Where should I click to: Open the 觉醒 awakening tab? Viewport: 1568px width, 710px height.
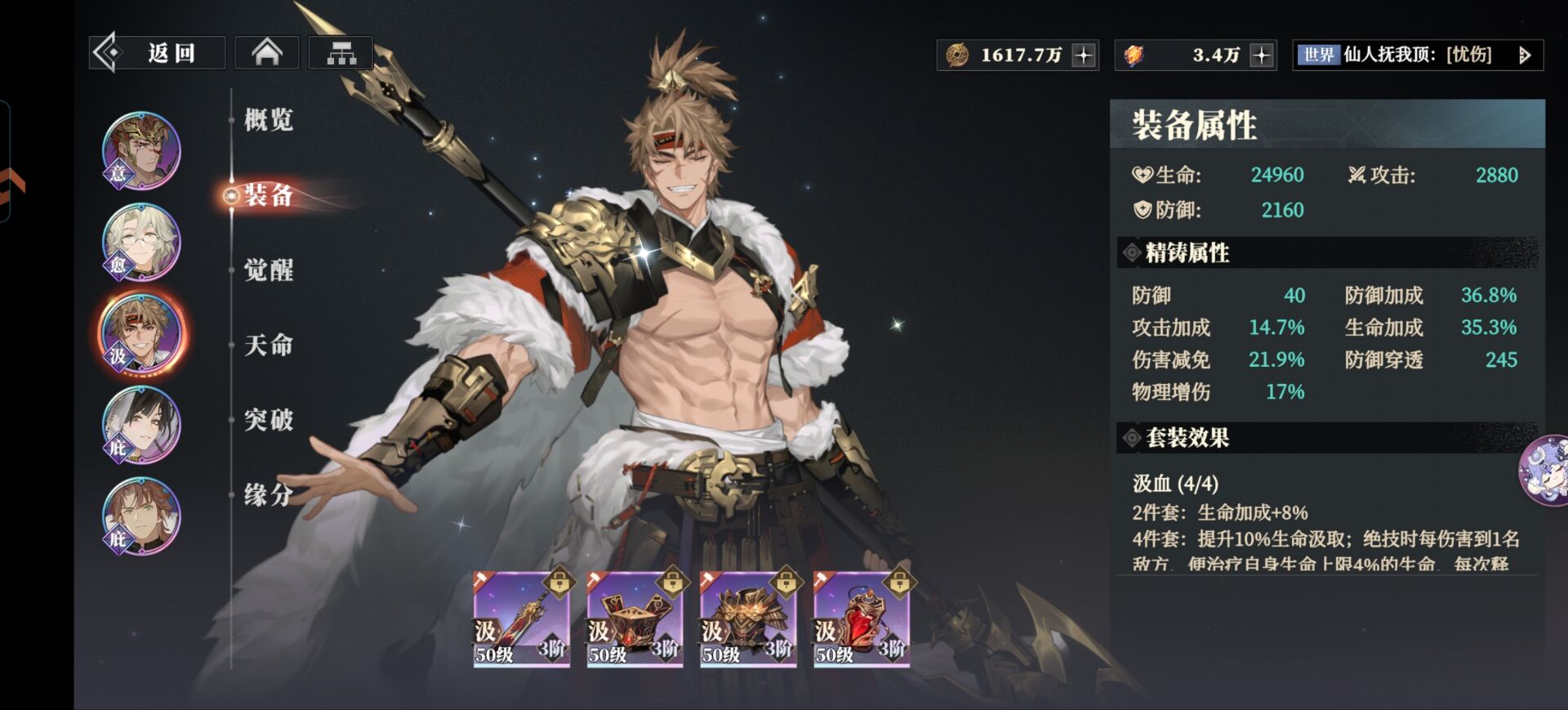[x=268, y=270]
